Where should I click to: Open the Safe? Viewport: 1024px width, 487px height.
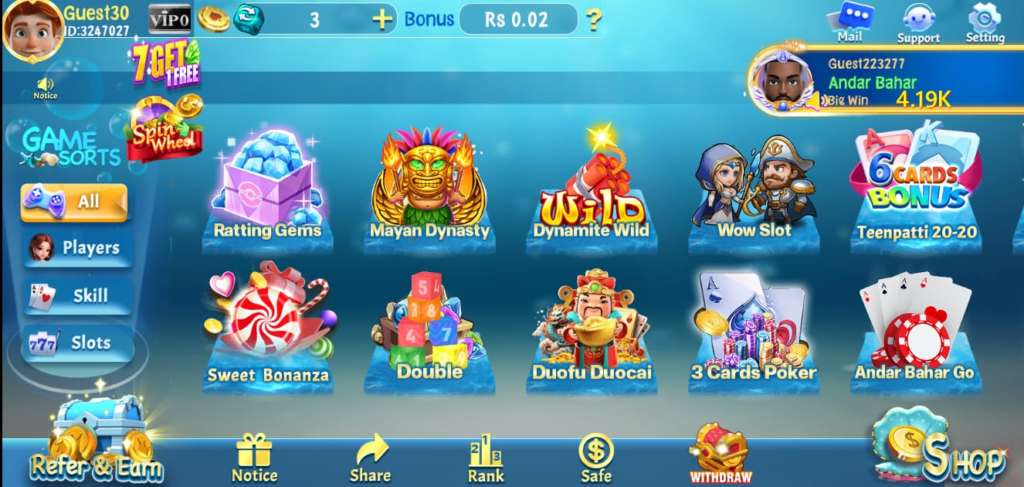tap(596, 459)
